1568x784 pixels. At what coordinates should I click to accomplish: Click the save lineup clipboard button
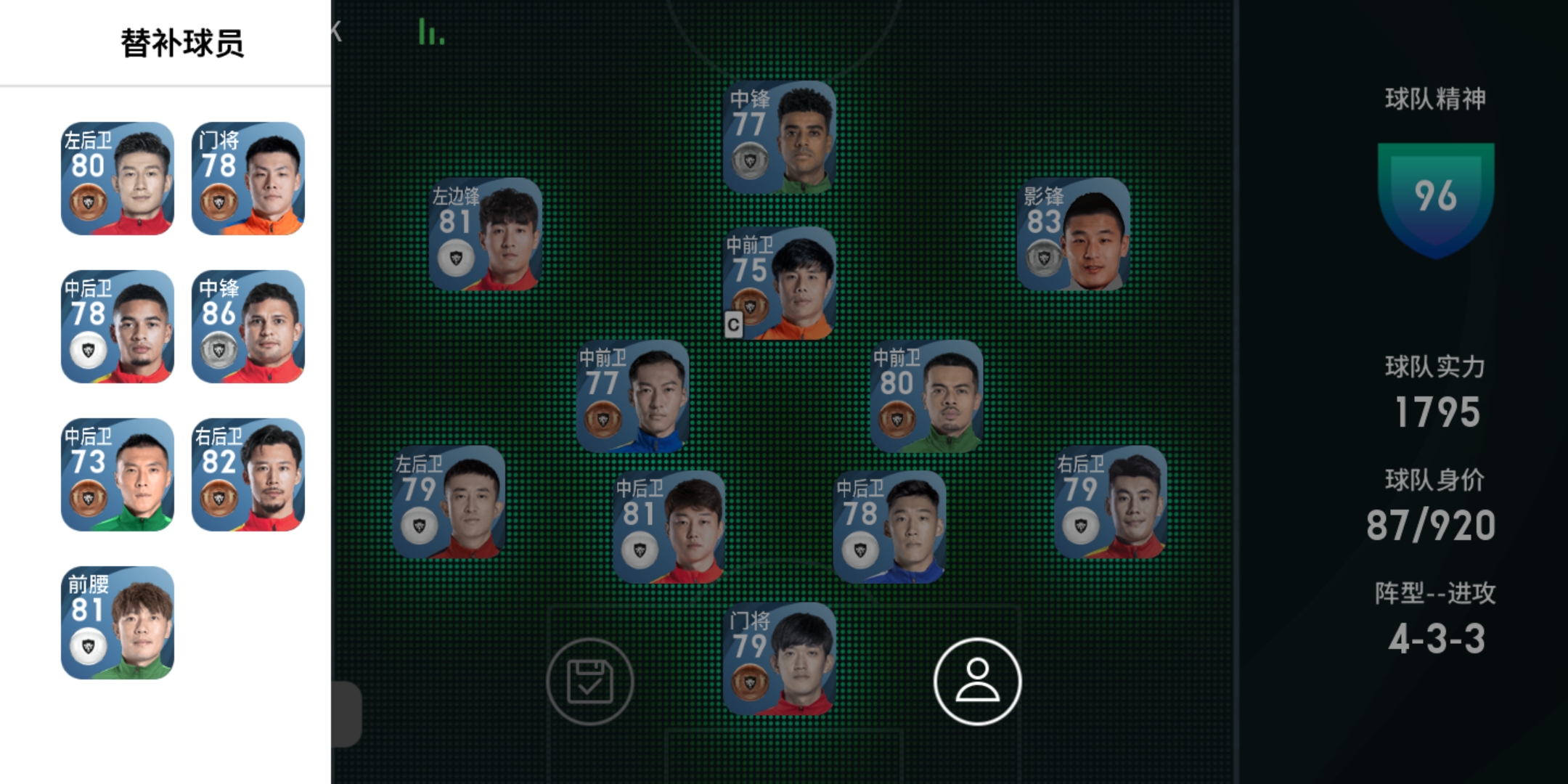point(589,682)
